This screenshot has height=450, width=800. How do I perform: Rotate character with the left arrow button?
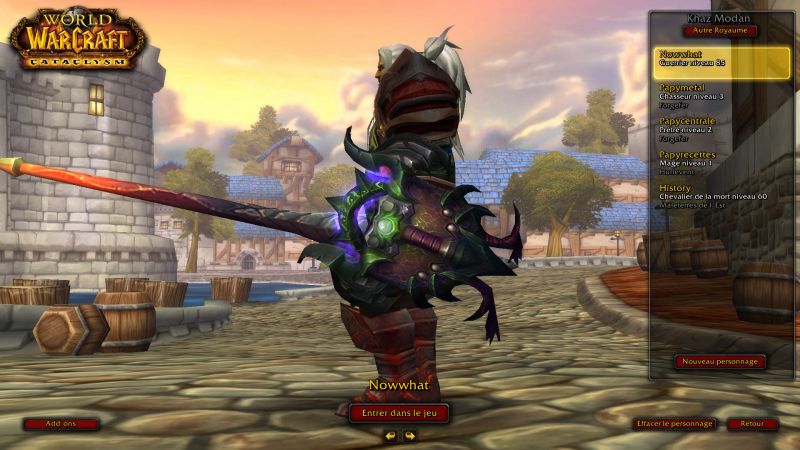coord(390,436)
